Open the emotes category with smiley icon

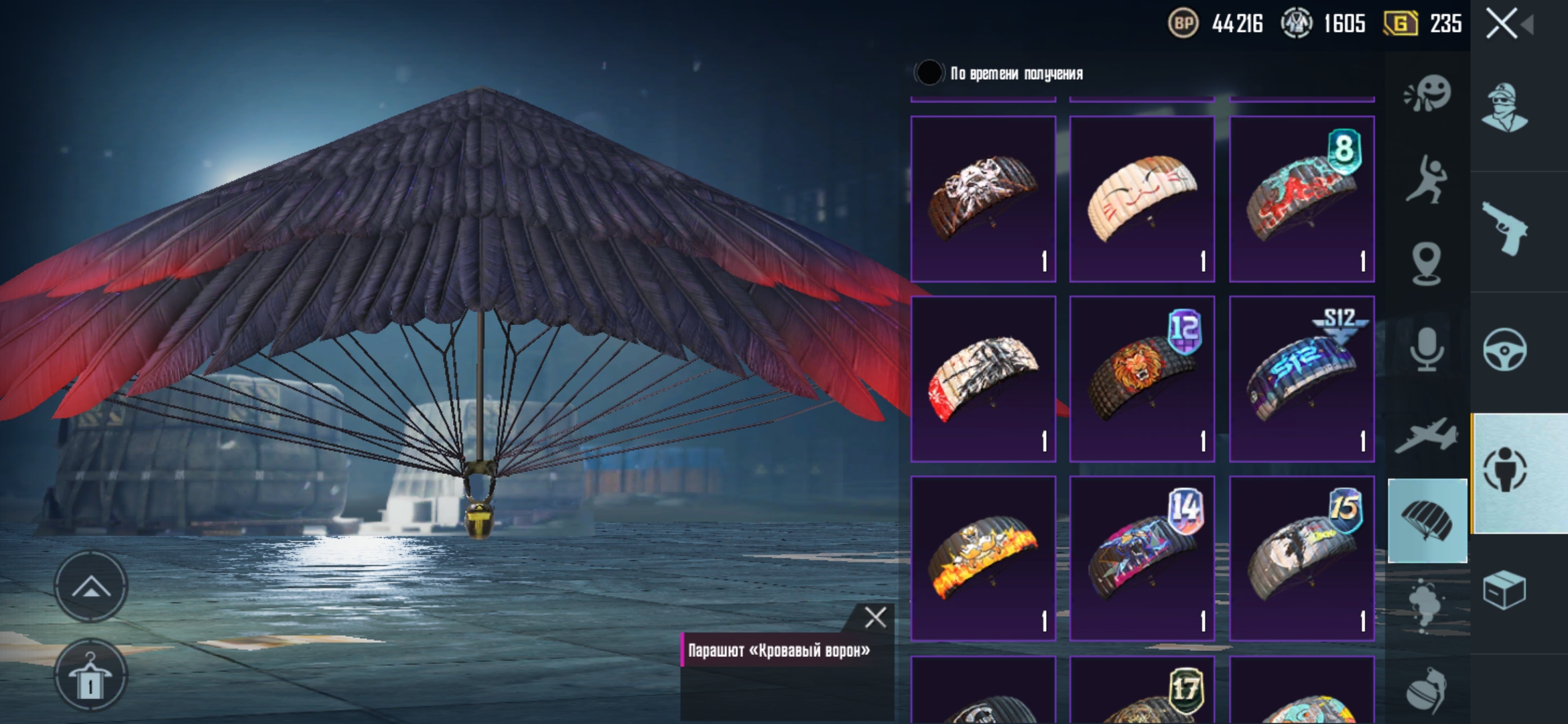(1427, 95)
